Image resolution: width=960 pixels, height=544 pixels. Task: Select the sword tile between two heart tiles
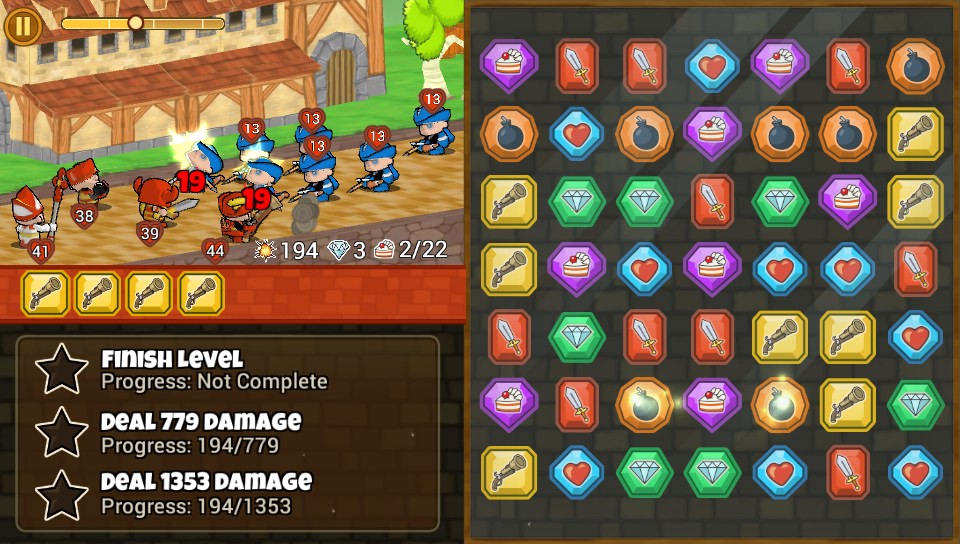848,472
